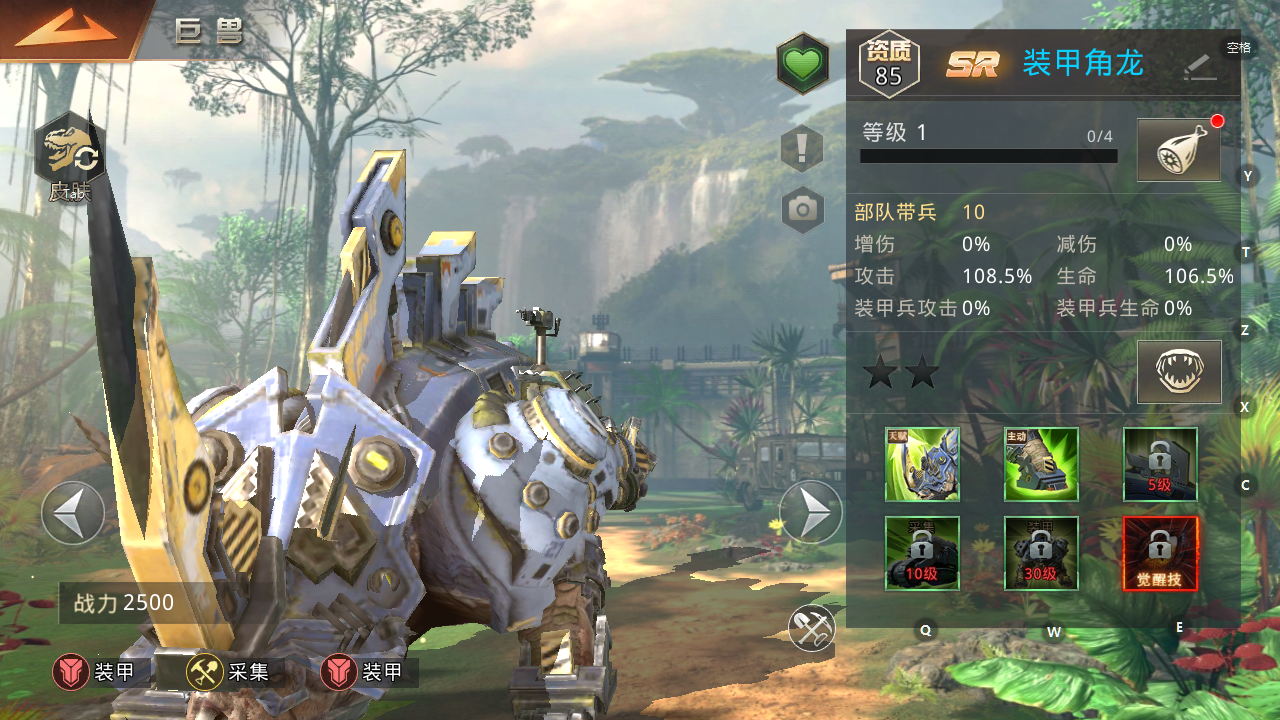
Task: Go back using the orange arrow button
Action: [x=65, y=30]
